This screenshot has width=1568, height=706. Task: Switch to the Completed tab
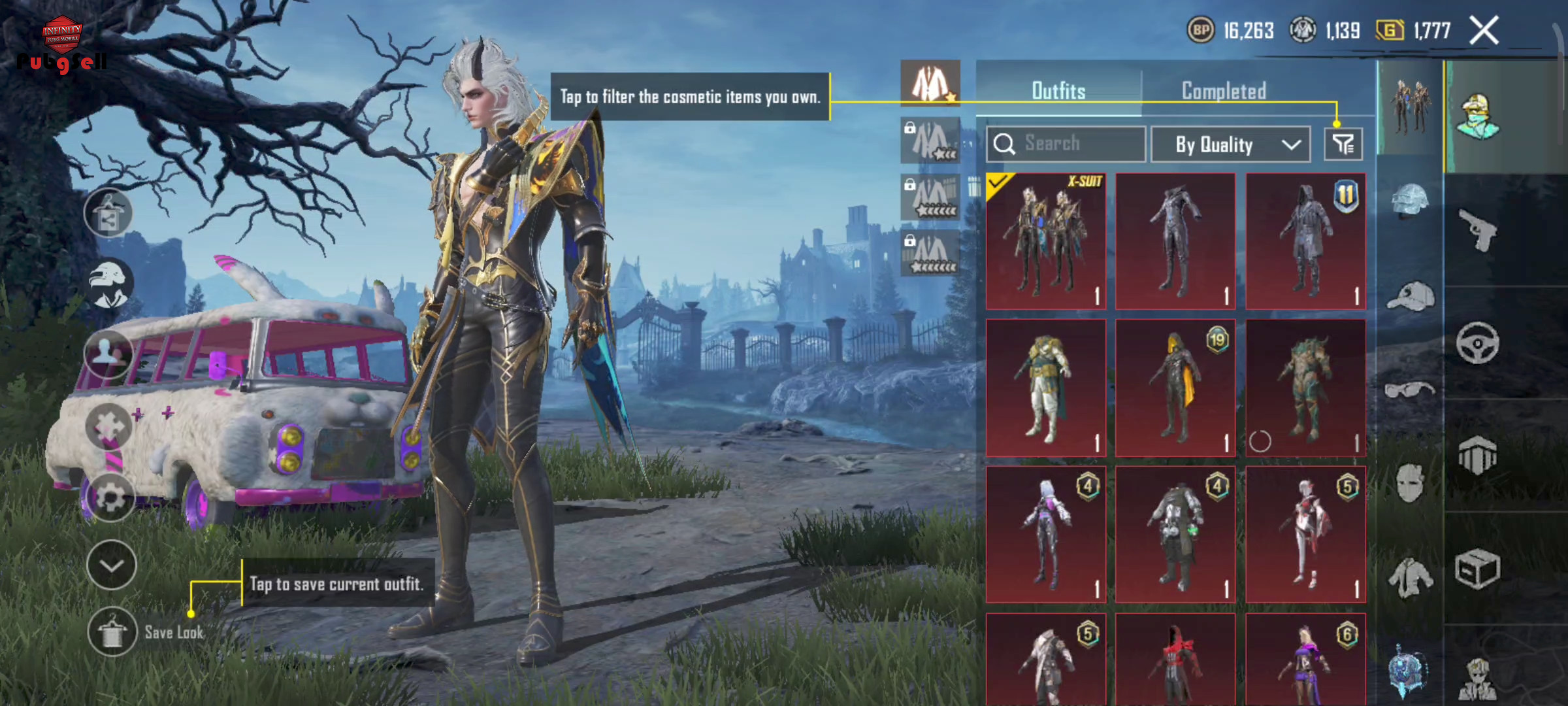(1224, 91)
